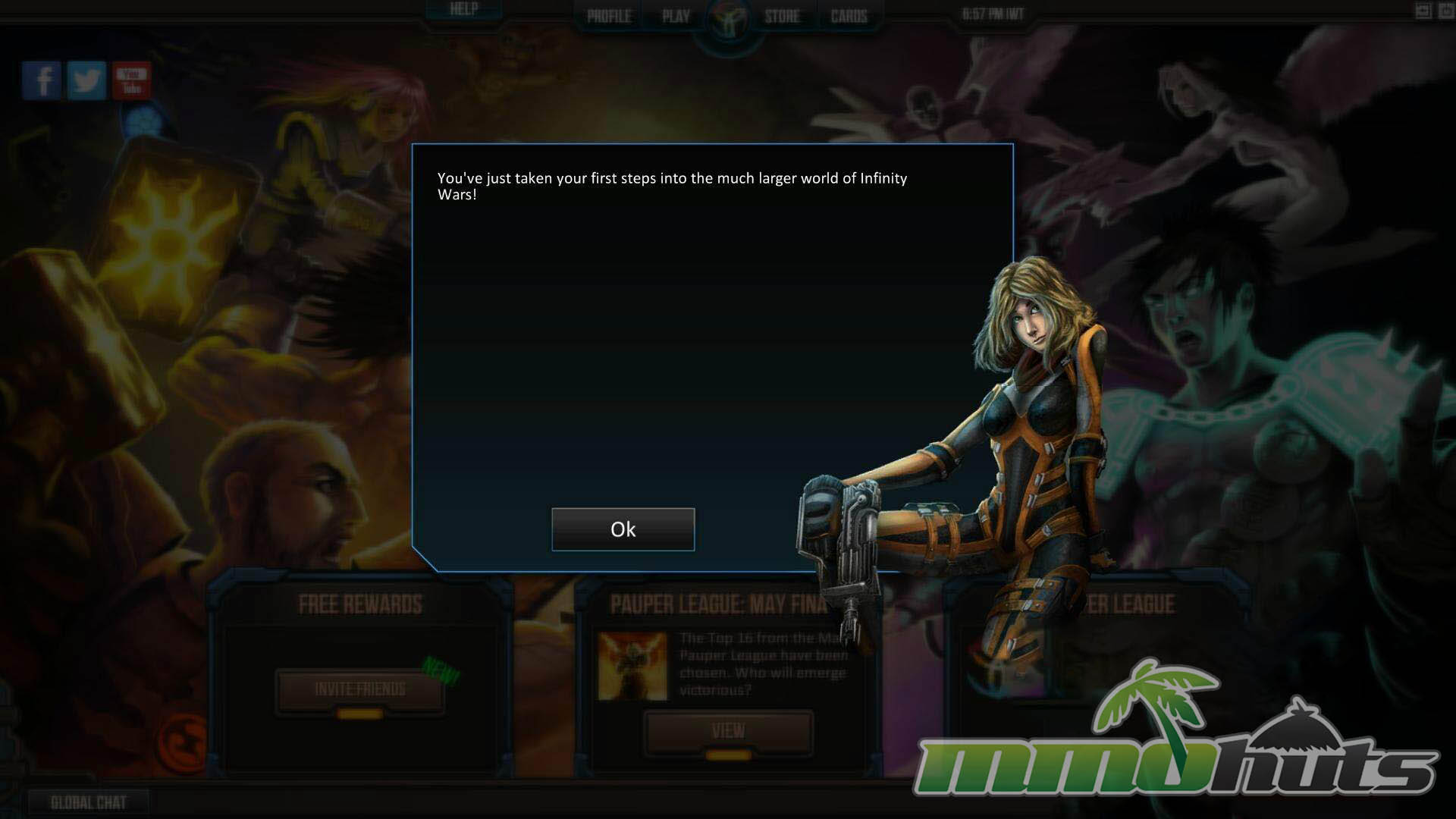Click the Invite Friends button
1456x819 pixels.
coord(360,689)
